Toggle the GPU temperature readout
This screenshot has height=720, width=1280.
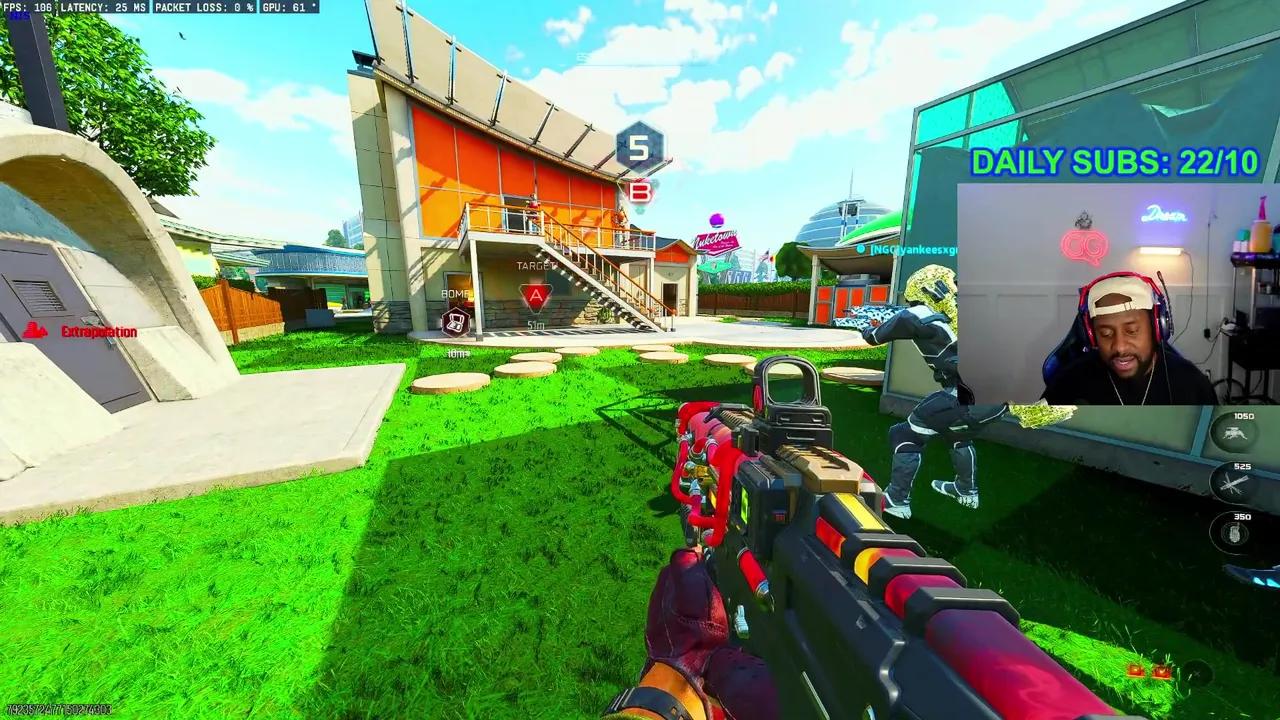290,7
